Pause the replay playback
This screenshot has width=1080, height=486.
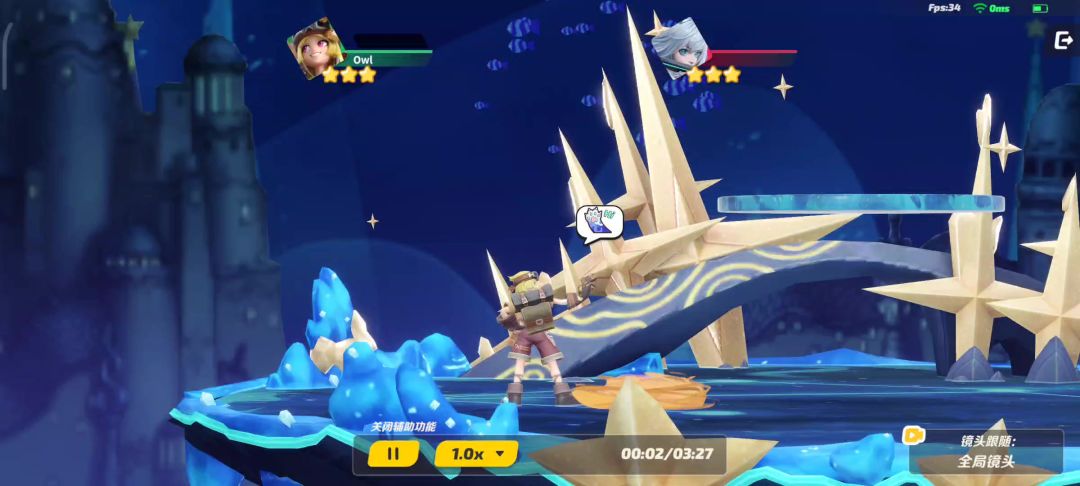393,454
